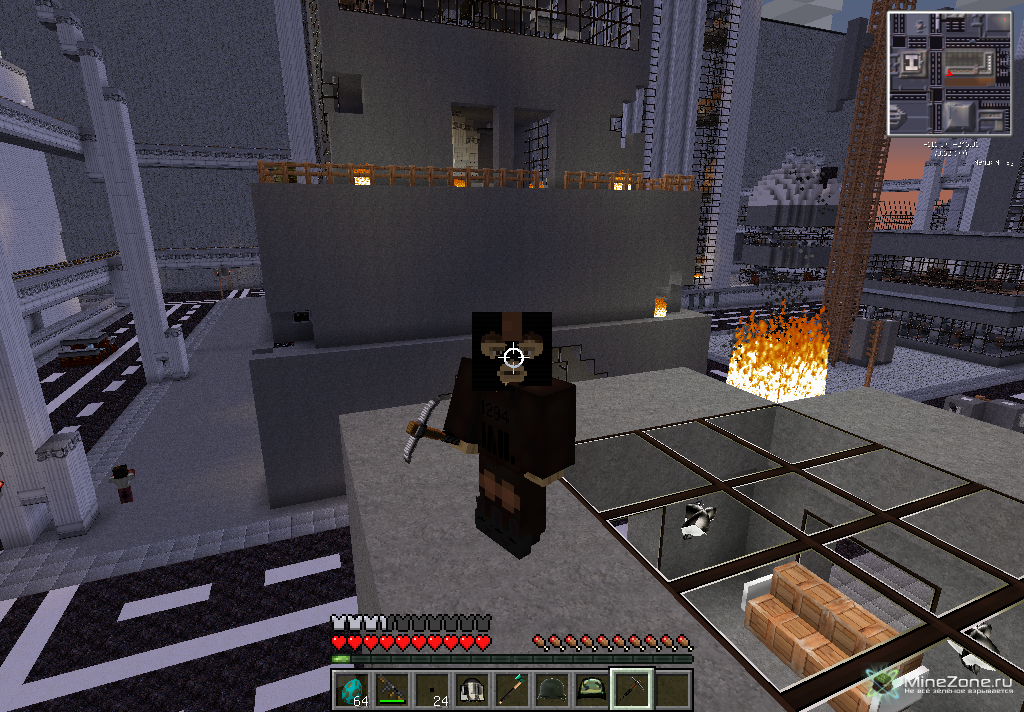Choose the camouflage helmet hotbar slot

tap(592, 689)
